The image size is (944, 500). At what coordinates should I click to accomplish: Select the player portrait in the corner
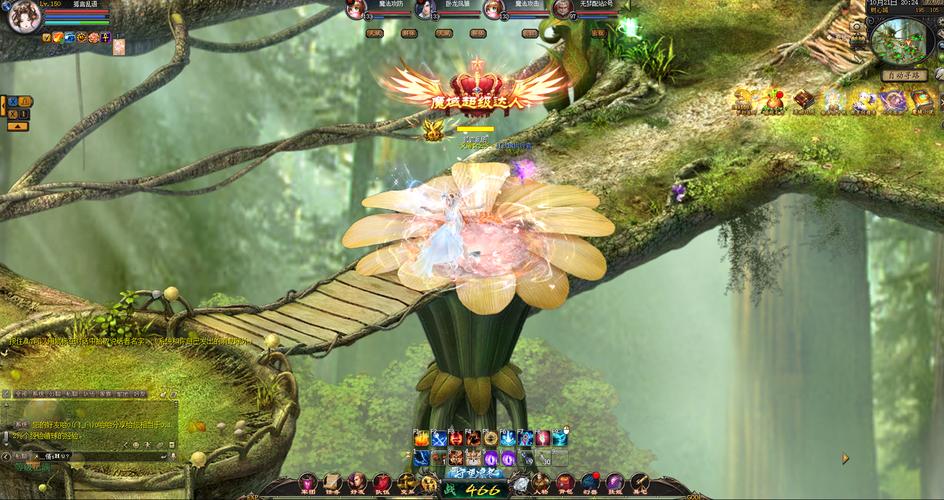pos(21,18)
